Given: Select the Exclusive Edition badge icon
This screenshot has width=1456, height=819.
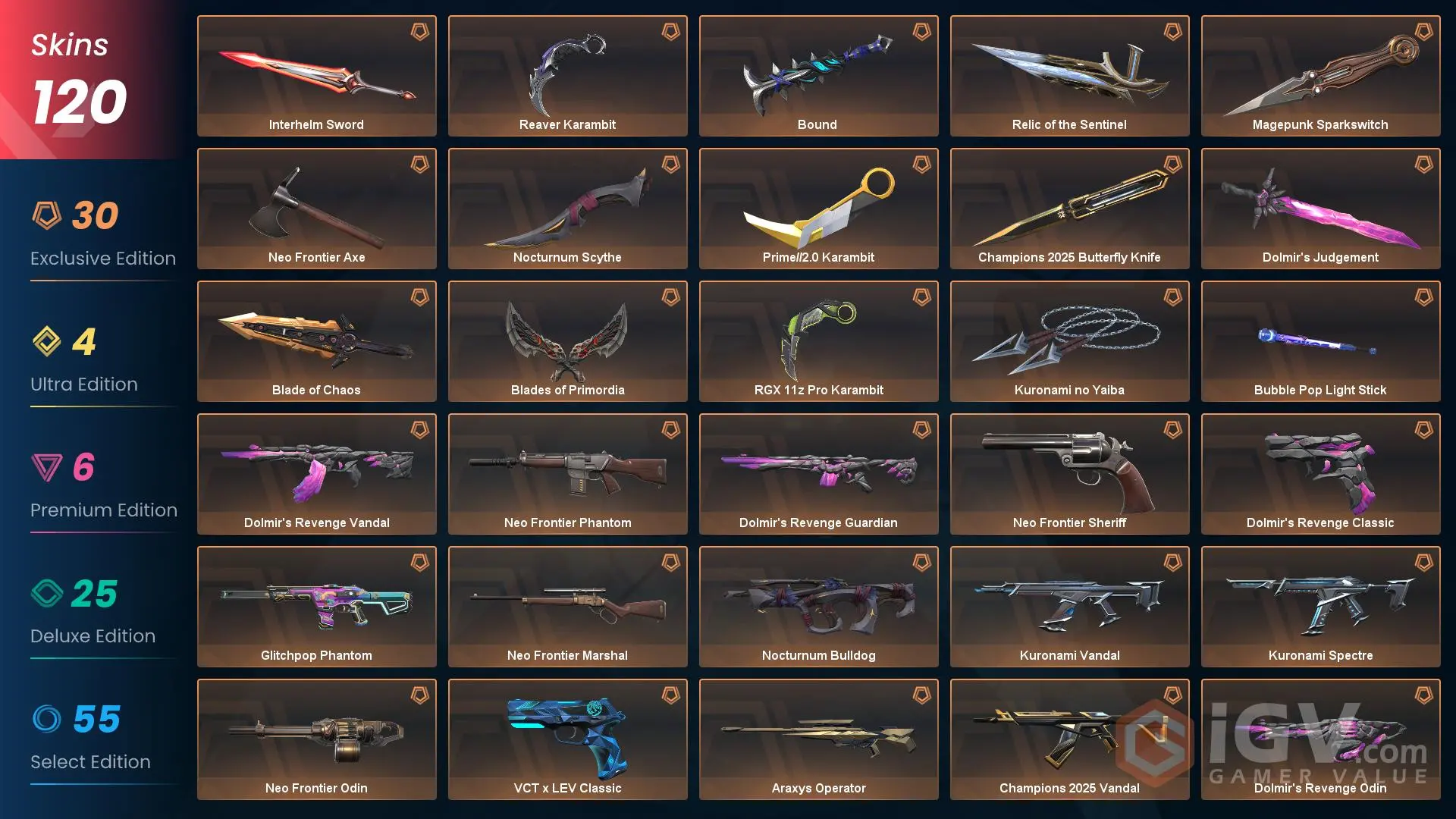Looking at the screenshot, I should (x=48, y=215).
